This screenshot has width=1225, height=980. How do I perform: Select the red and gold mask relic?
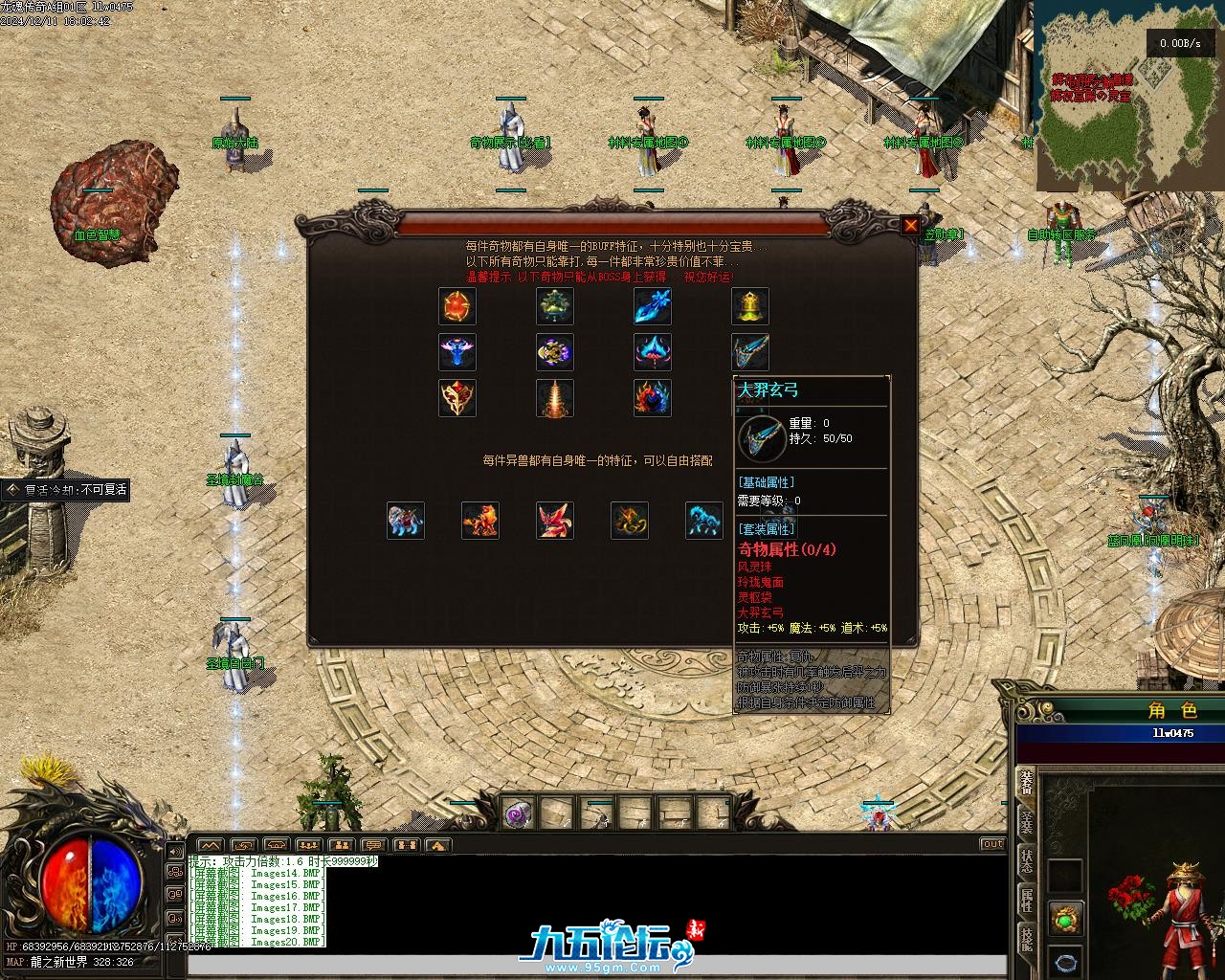tap(457, 398)
